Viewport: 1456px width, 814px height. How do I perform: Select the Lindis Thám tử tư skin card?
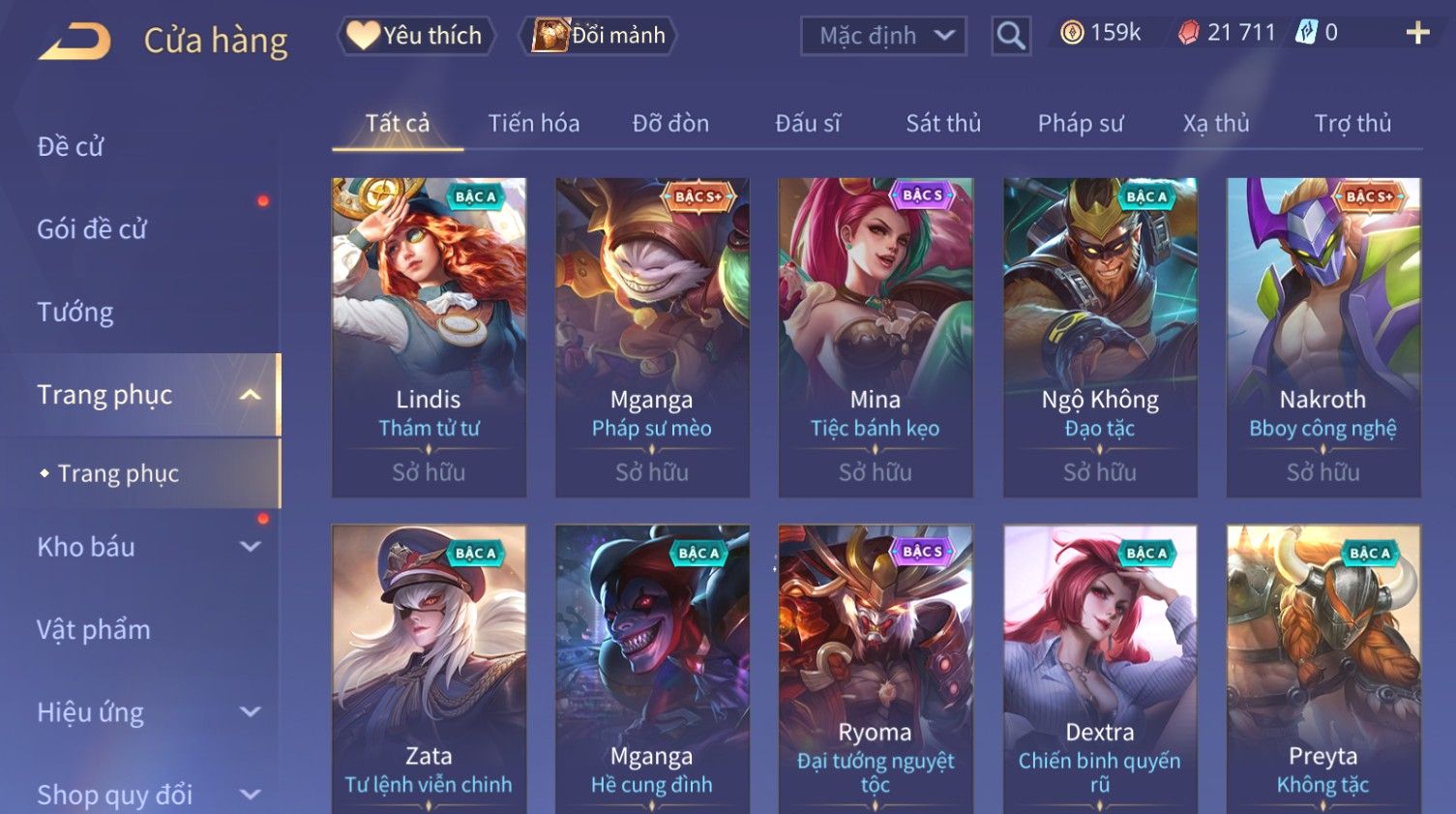pos(429,337)
